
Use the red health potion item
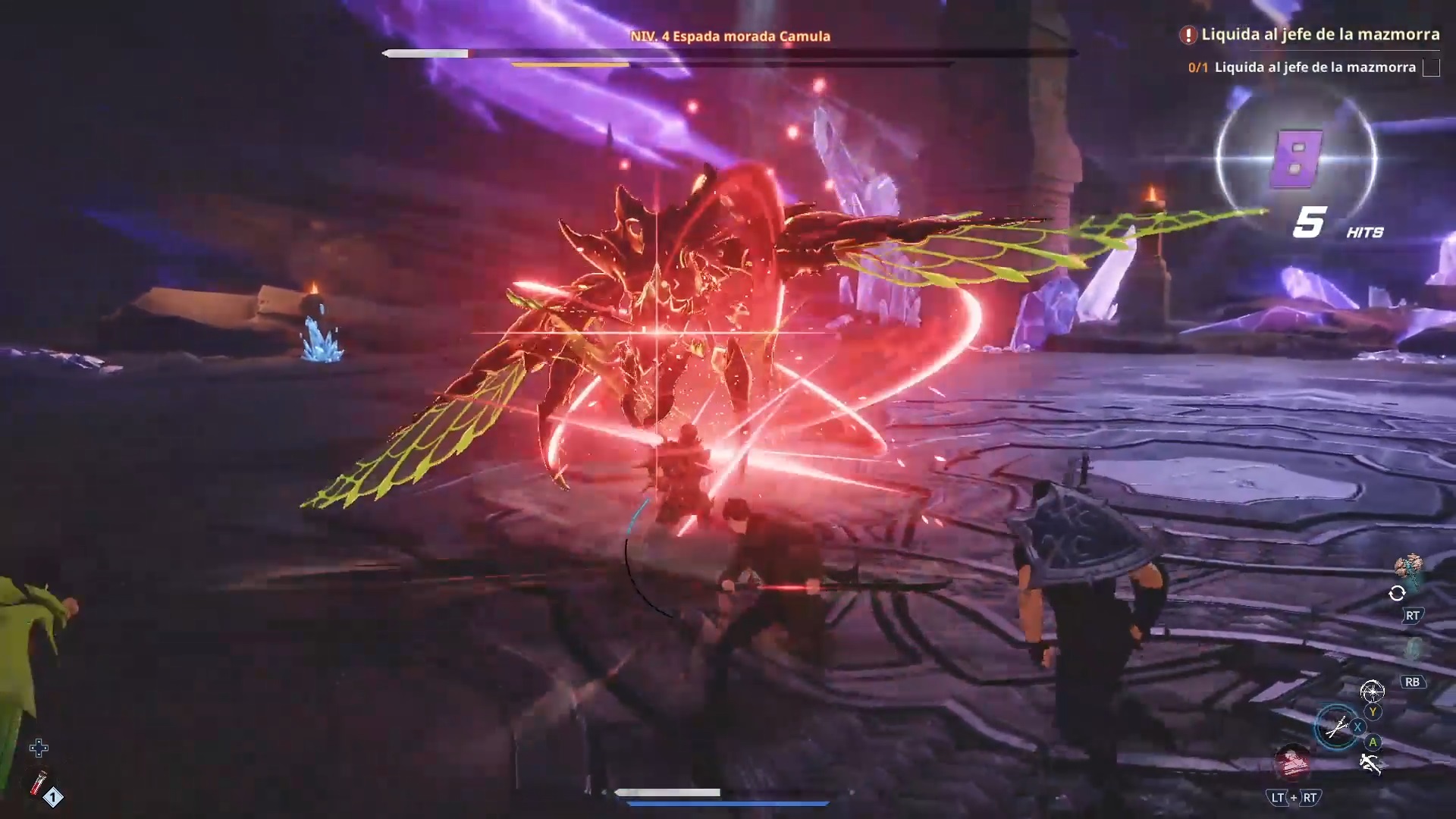[x=38, y=783]
